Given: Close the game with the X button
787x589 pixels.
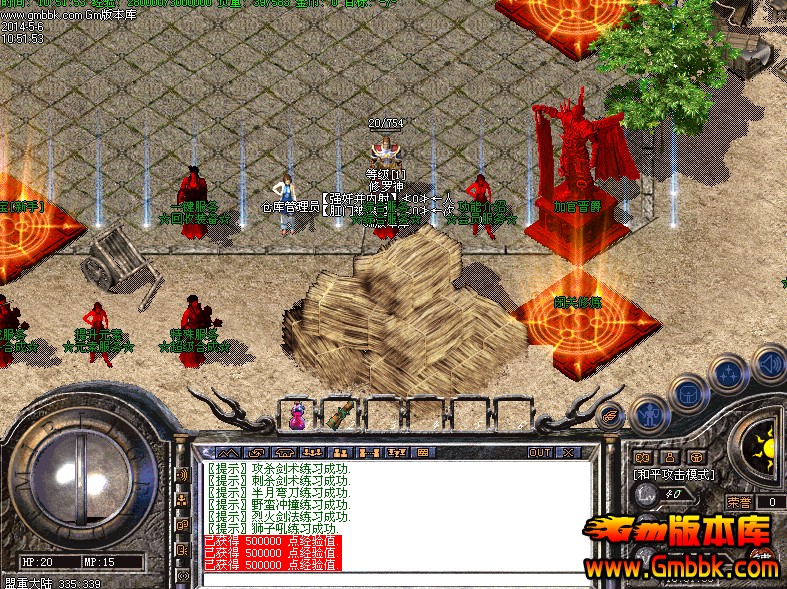Looking at the screenshot, I should pos(569,452).
